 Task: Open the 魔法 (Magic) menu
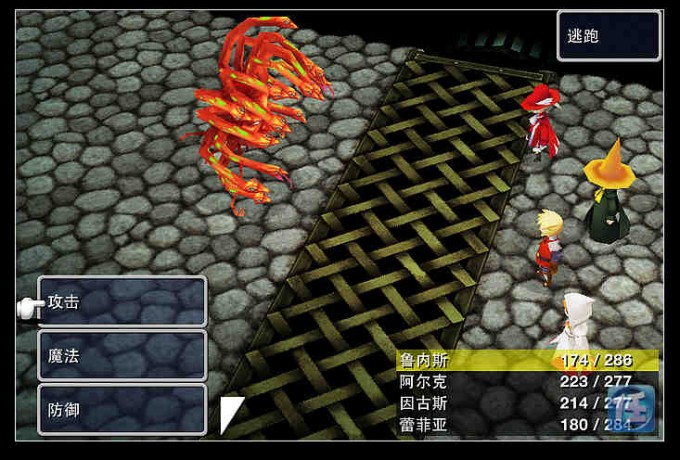(122, 356)
